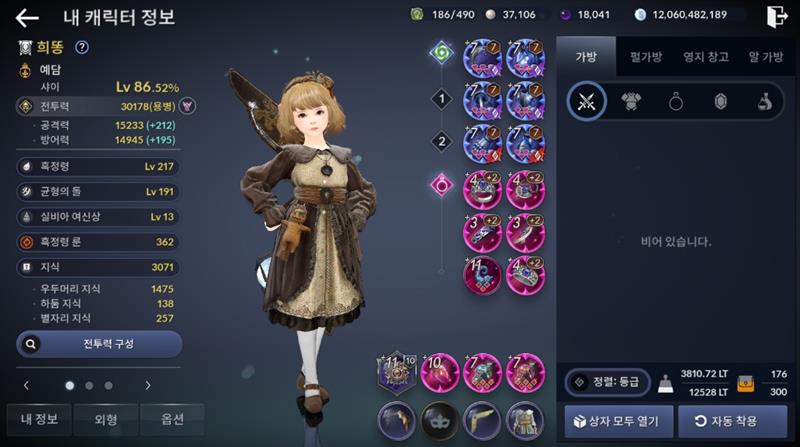Open the help question mark icon
Screen dimensions: 800x447
(x=82, y=47)
